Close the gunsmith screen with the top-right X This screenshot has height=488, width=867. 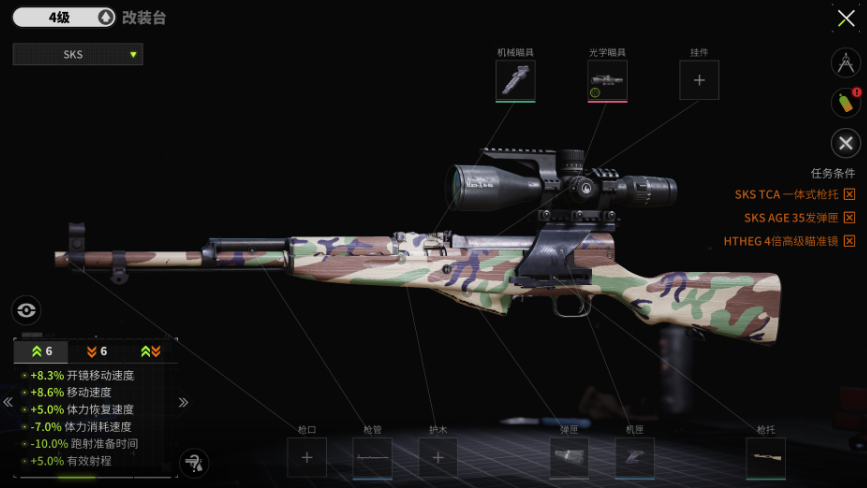(845, 18)
